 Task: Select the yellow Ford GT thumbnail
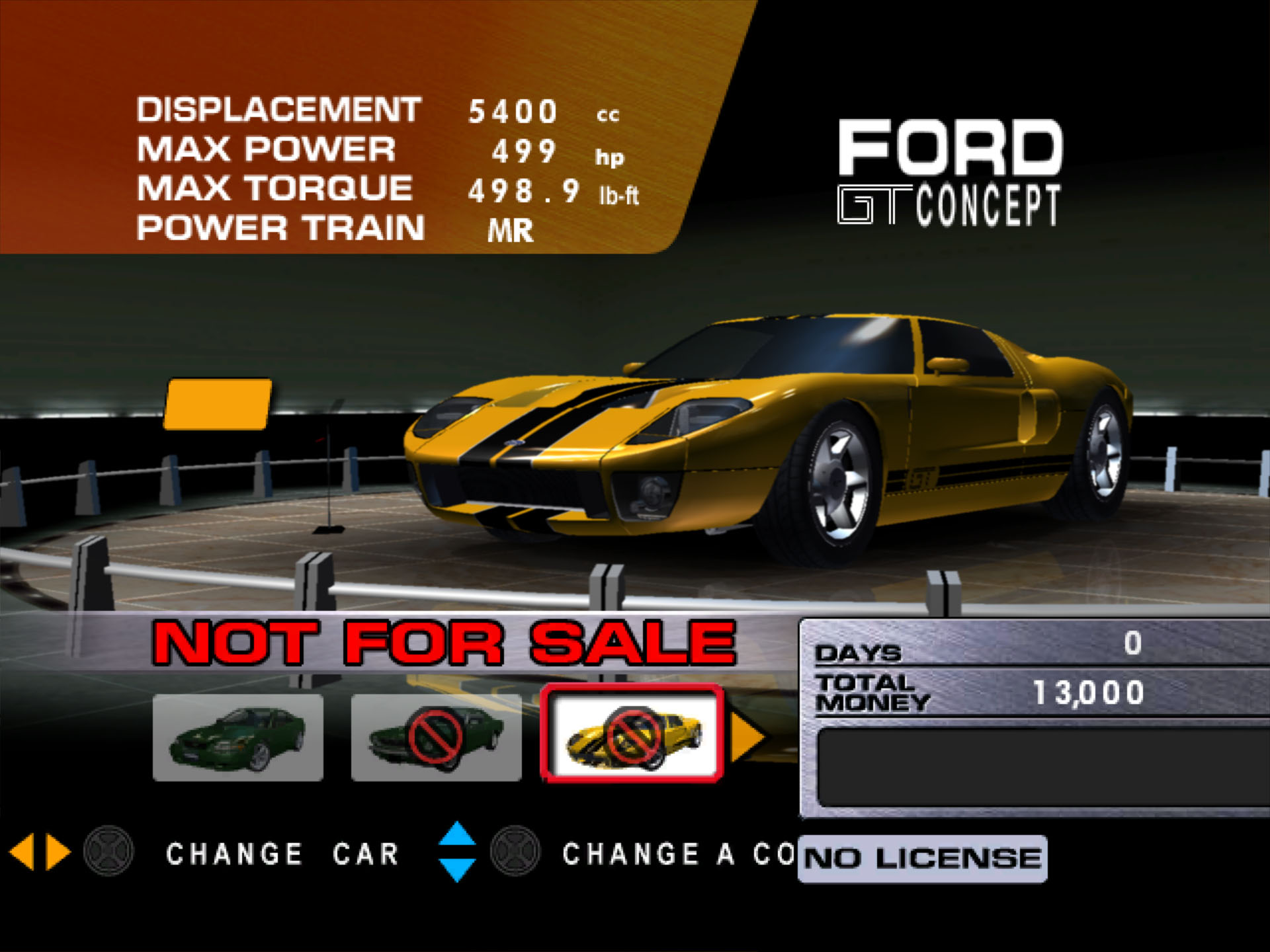pos(632,734)
